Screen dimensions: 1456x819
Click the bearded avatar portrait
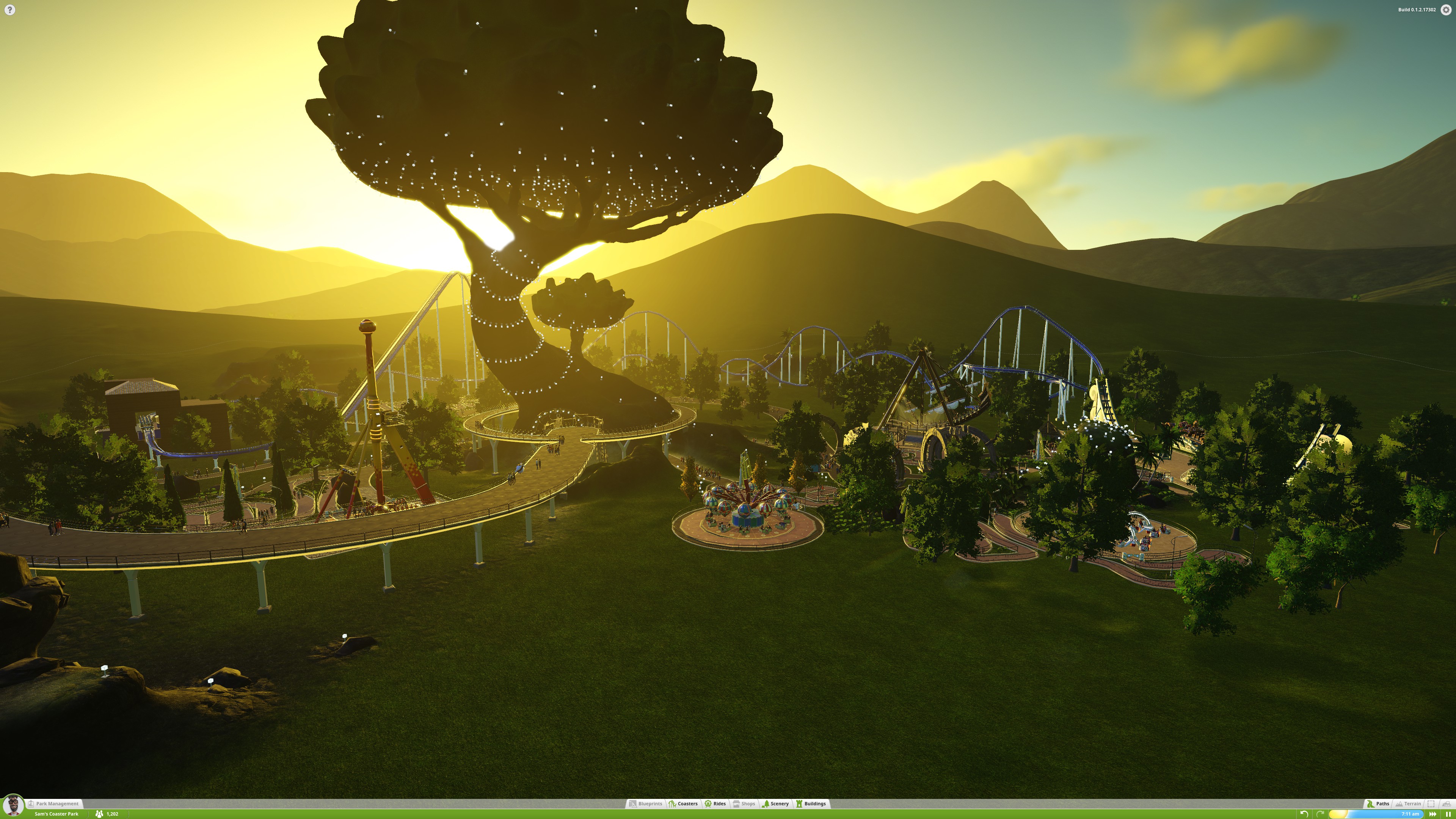(13, 805)
